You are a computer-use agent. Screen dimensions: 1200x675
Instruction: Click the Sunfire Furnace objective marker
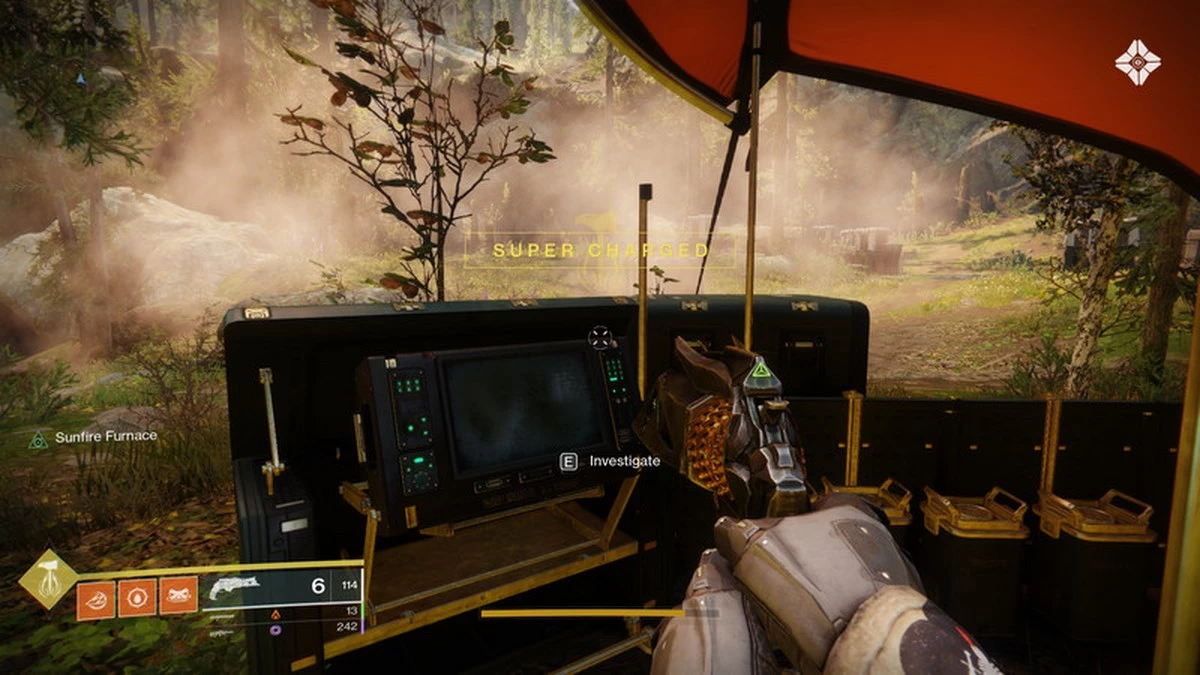(x=39, y=437)
